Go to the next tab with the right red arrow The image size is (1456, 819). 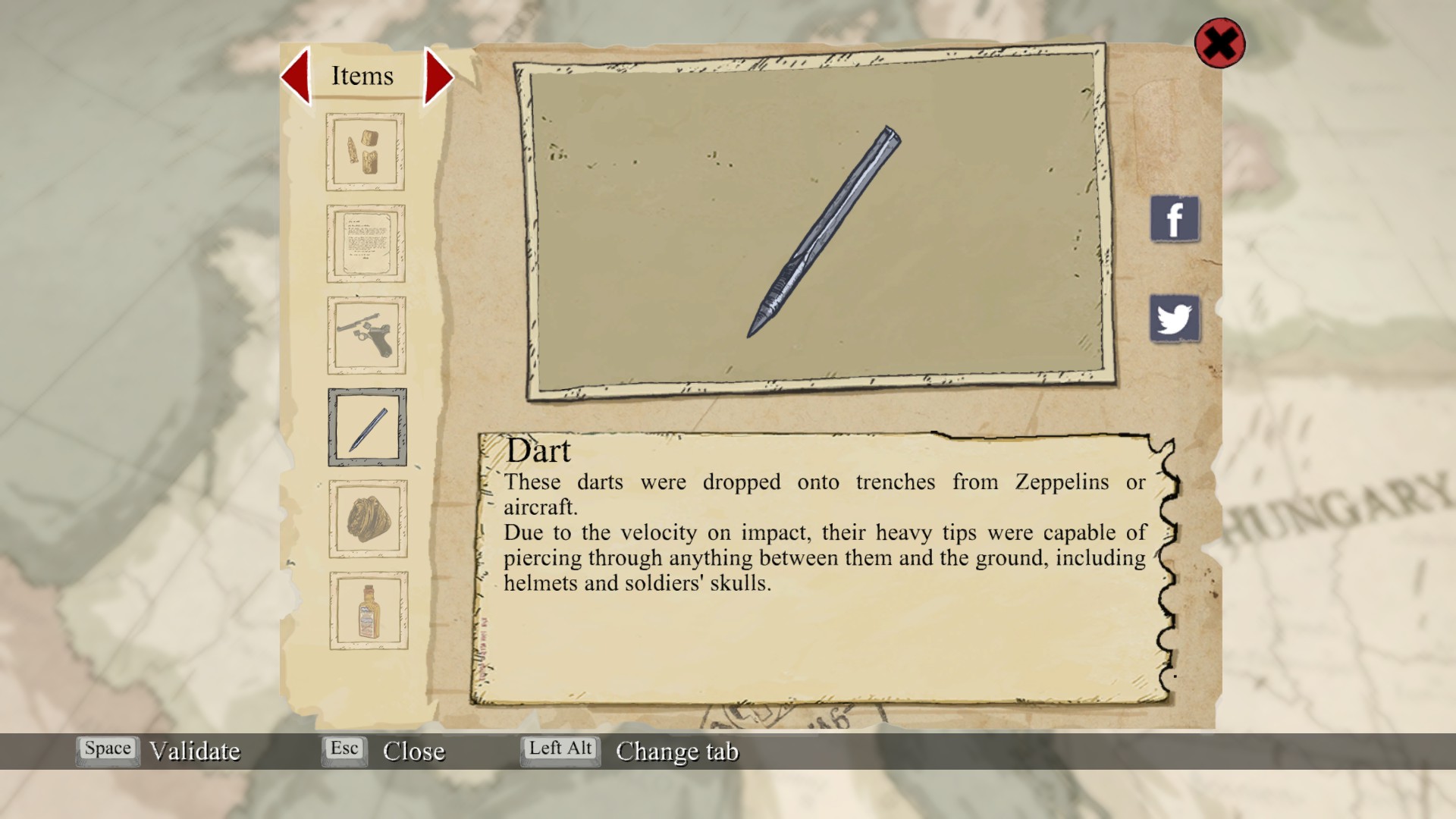click(x=438, y=76)
